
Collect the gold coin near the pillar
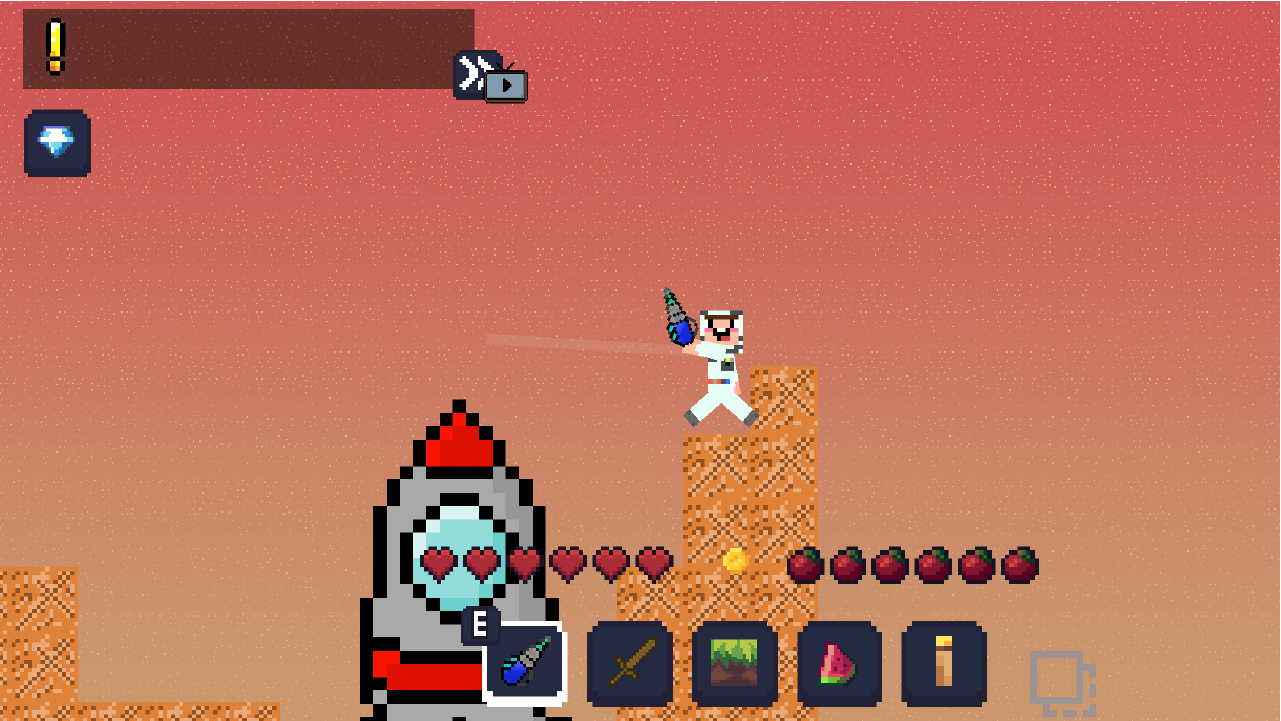coord(736,563)
